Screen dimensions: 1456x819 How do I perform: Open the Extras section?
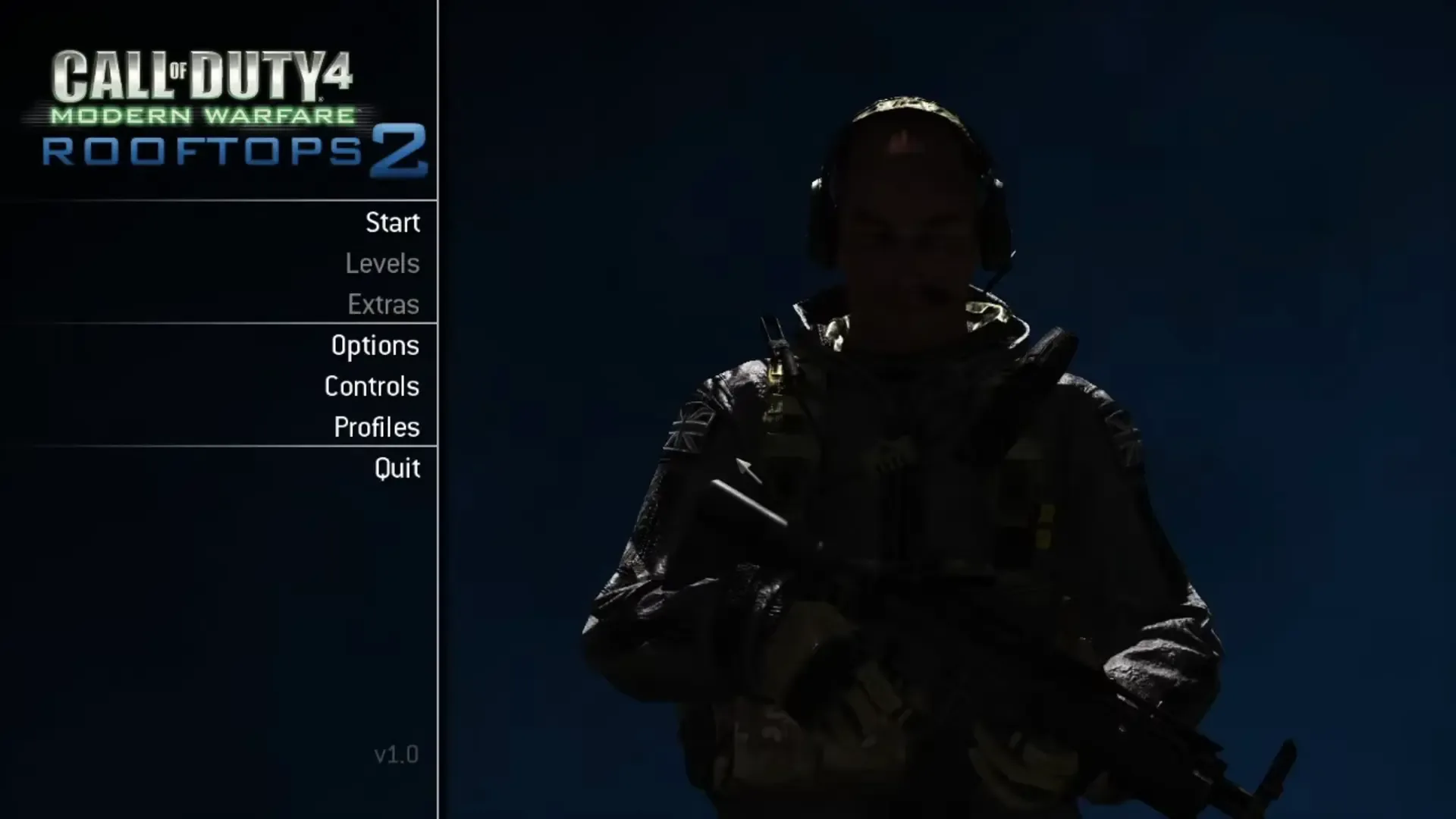(x=383, y=303)
